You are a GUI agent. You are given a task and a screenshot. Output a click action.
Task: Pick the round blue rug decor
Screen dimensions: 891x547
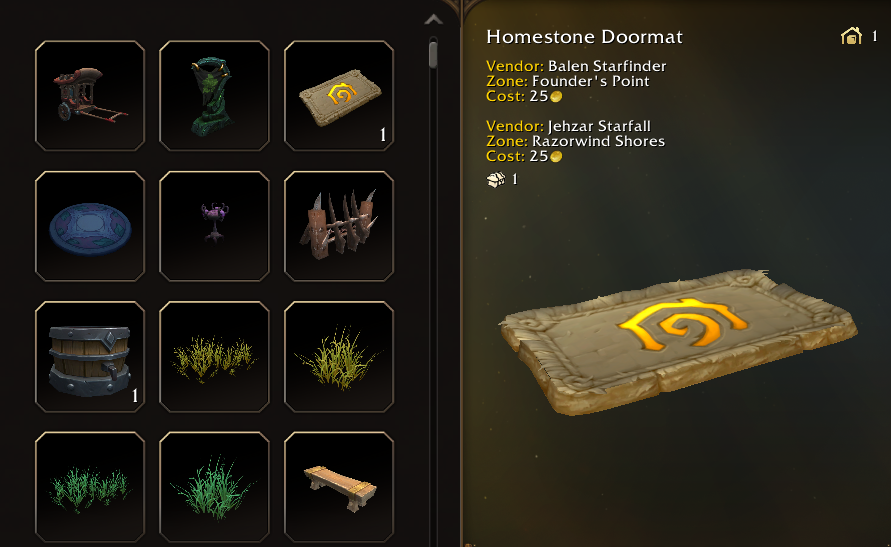tap(90, 226)
